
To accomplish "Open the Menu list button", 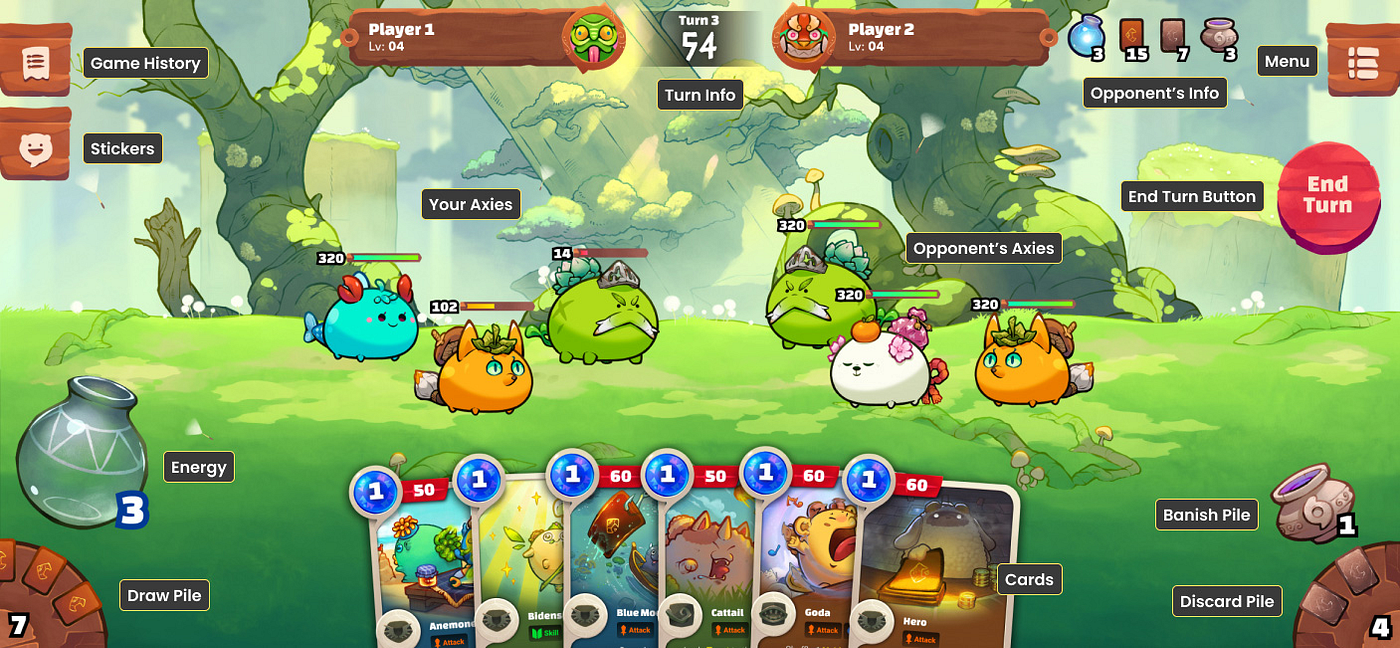I will coord(1362,62).
